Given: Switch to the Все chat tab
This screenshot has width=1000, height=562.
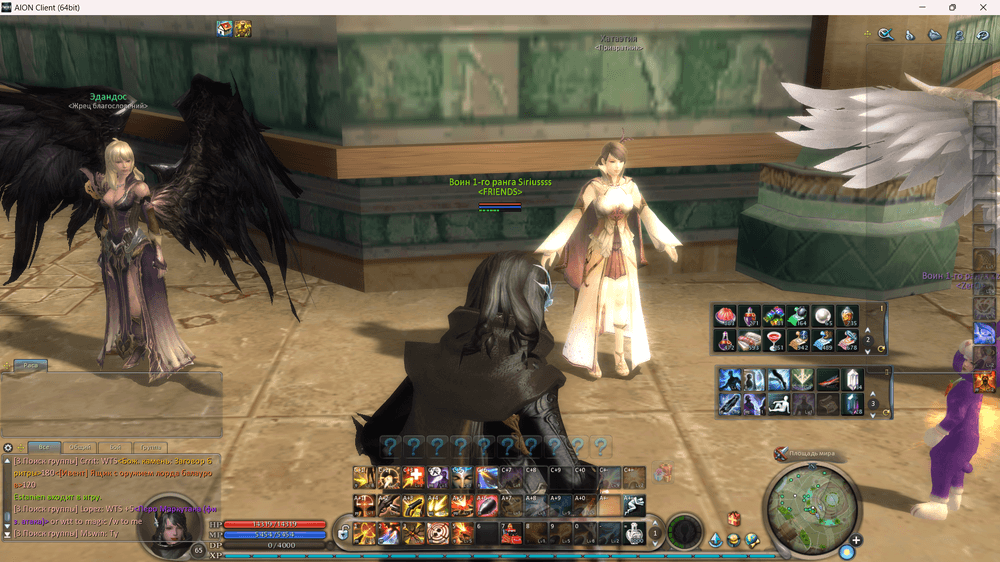Looking at the screenshot, I should tap(43, 447).
